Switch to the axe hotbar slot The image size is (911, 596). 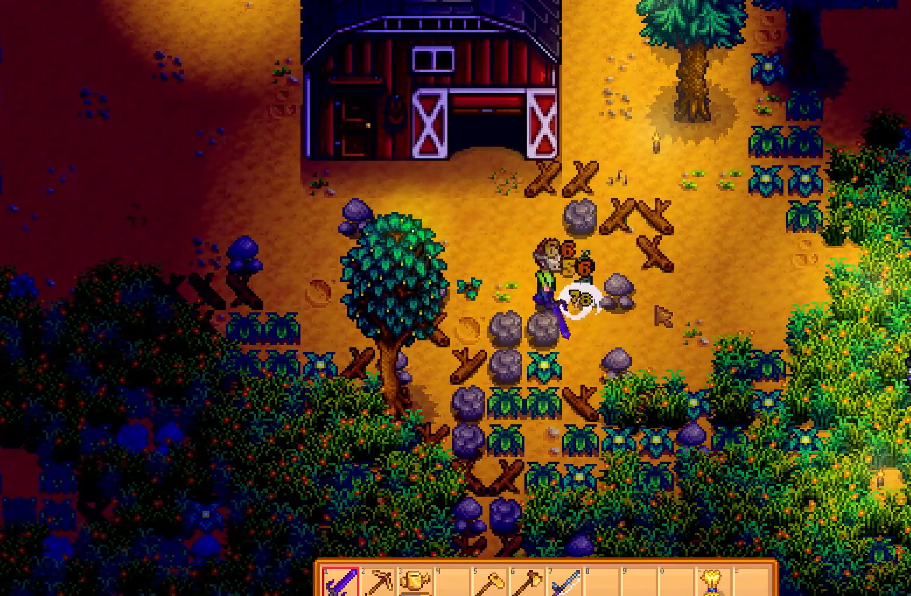[x=526, y=582]
